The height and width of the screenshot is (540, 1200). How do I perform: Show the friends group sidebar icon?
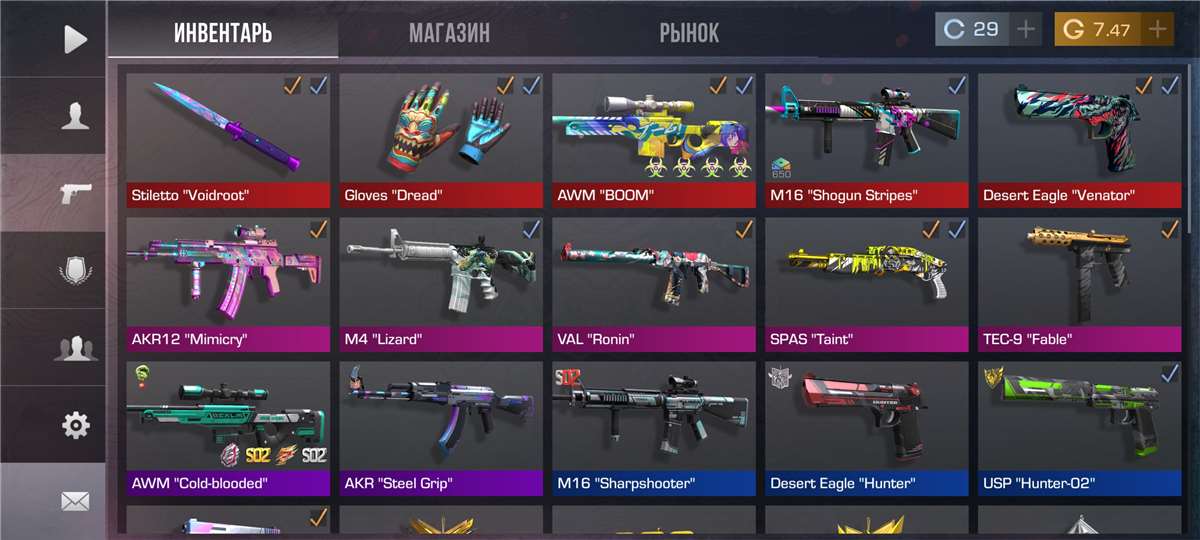click(75, 348)
